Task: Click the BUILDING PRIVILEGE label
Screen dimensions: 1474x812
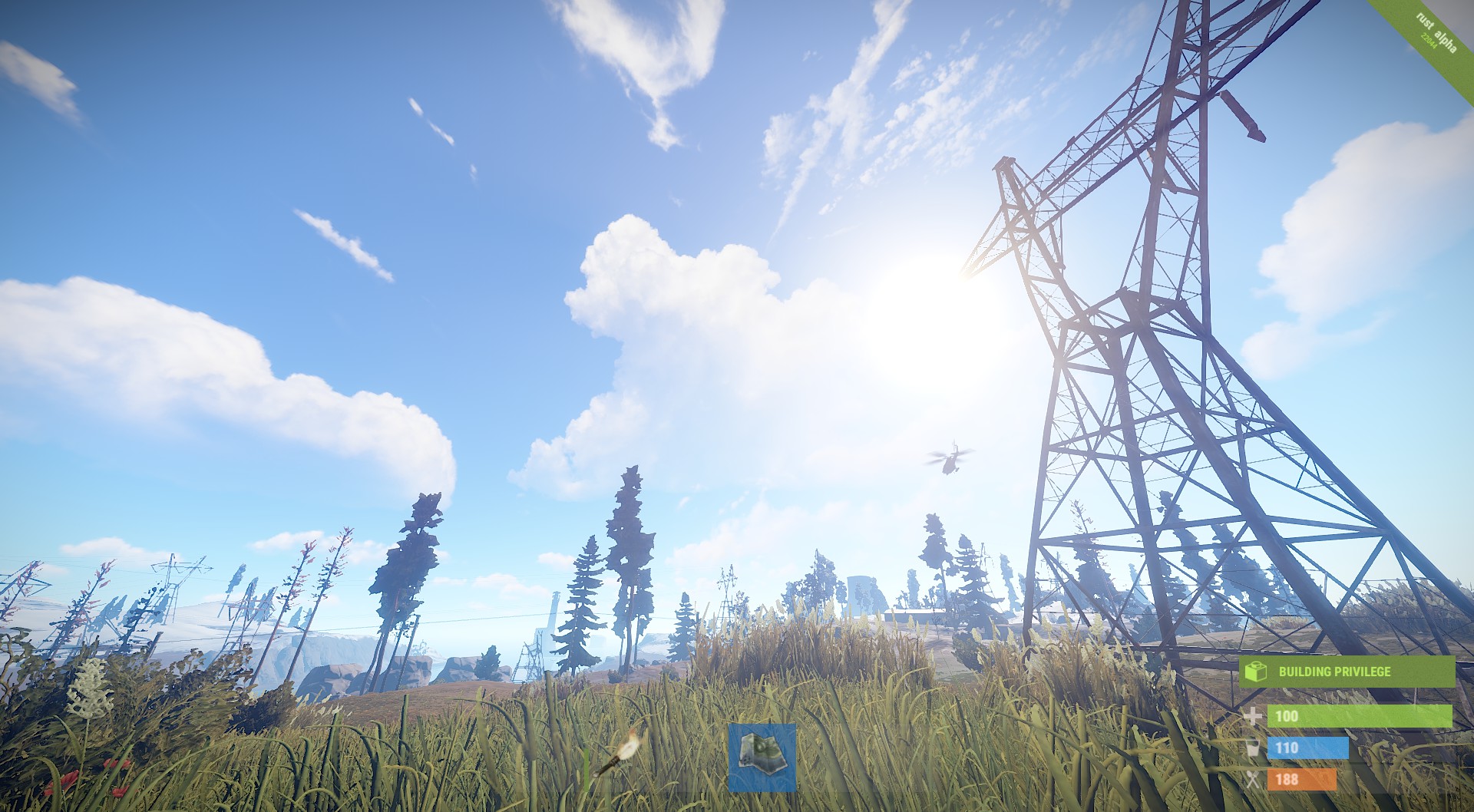Action: click(x=1334, y=671)
